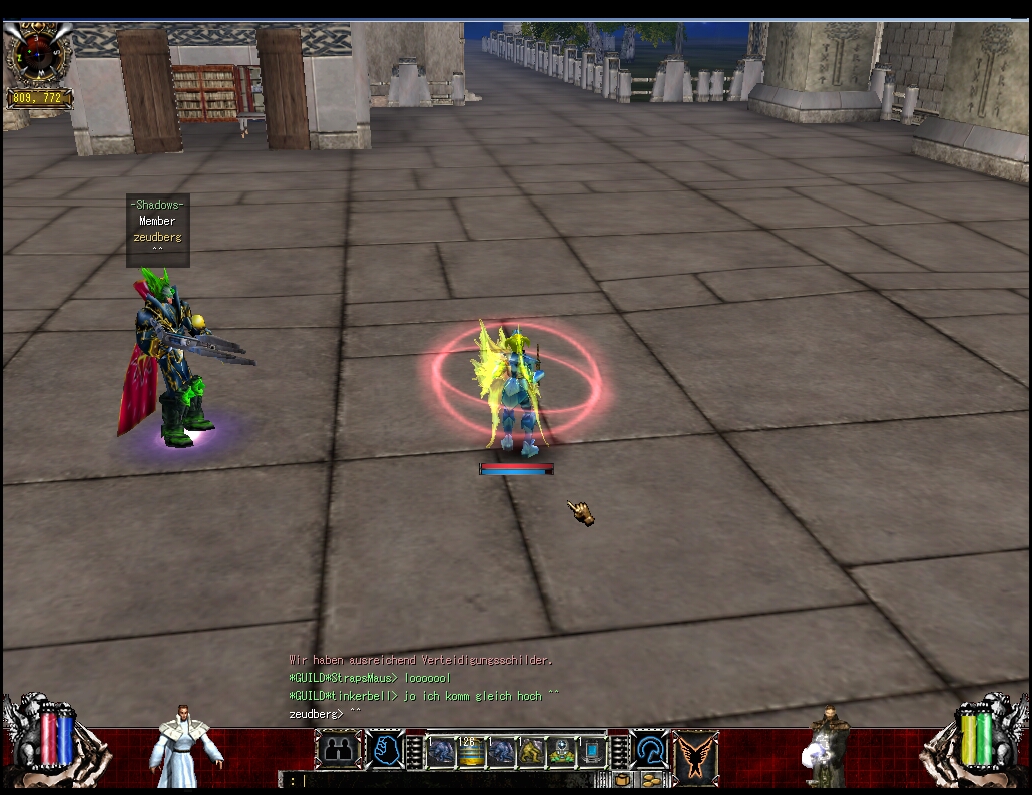Select the yellow creature hotbar item

pyautogui.click(x=530, y=750)
